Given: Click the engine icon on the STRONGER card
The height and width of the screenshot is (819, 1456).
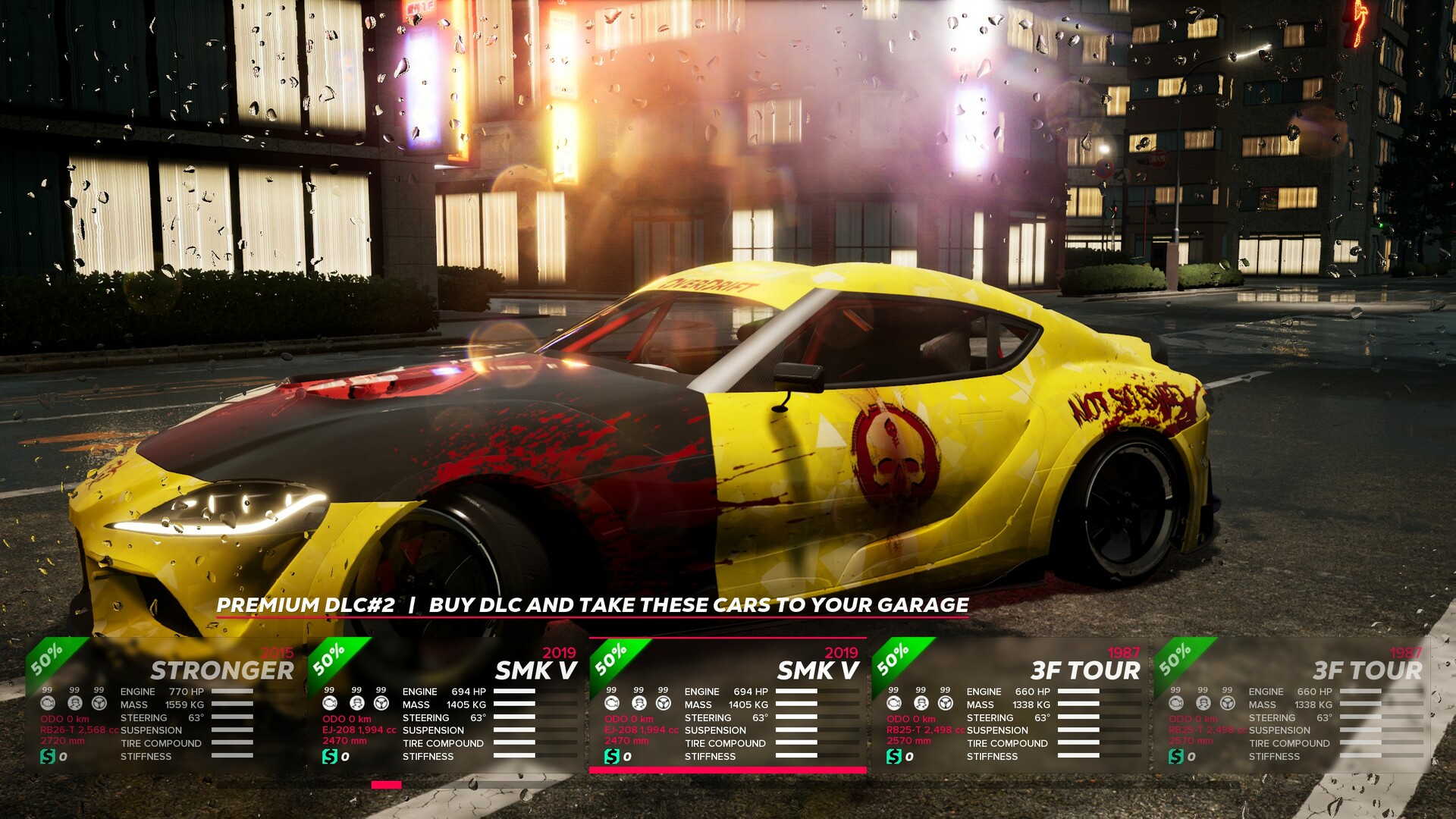Looking at the screenshot, I should (48, 704).
